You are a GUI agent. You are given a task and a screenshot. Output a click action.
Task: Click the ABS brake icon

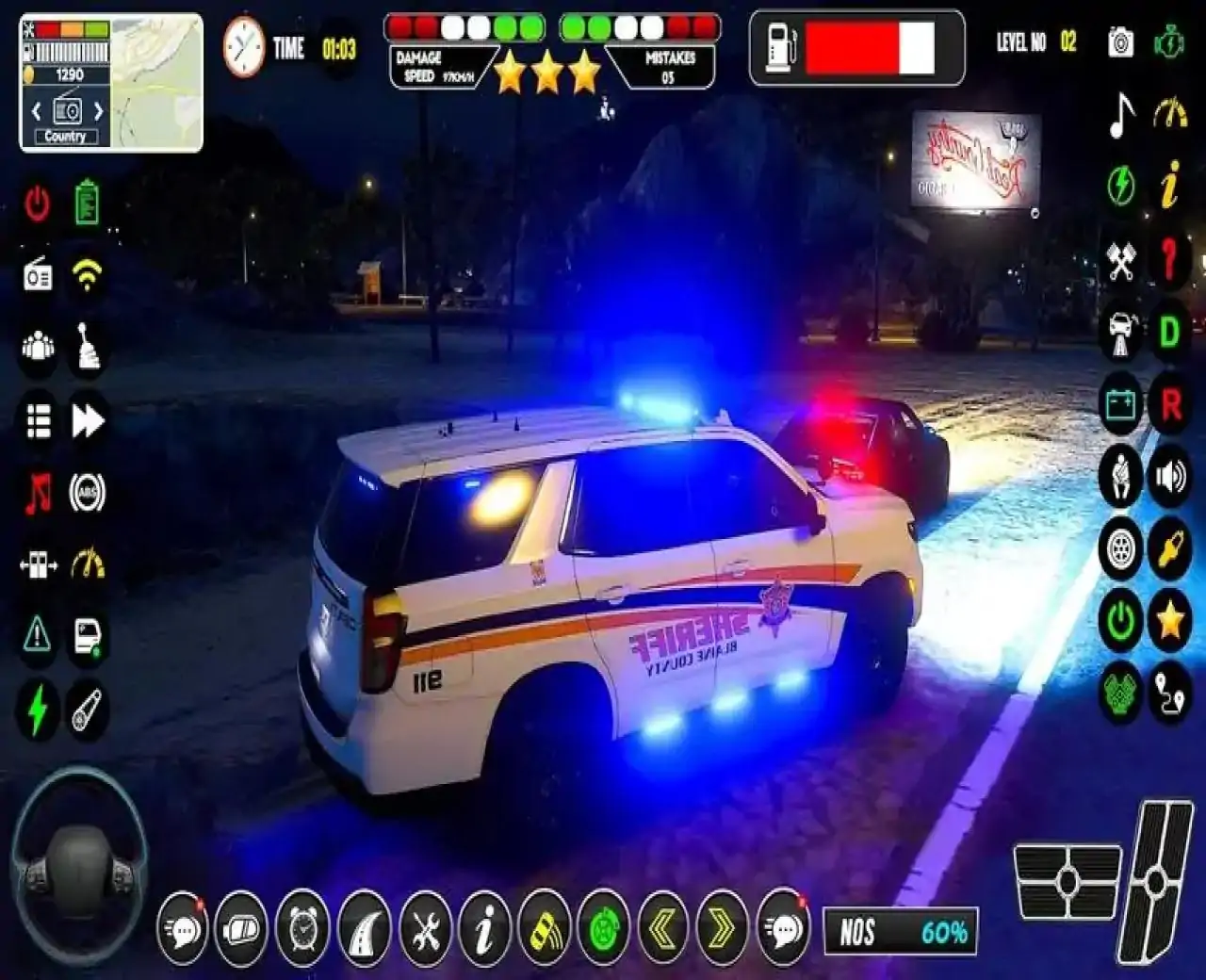click(87, 491)
